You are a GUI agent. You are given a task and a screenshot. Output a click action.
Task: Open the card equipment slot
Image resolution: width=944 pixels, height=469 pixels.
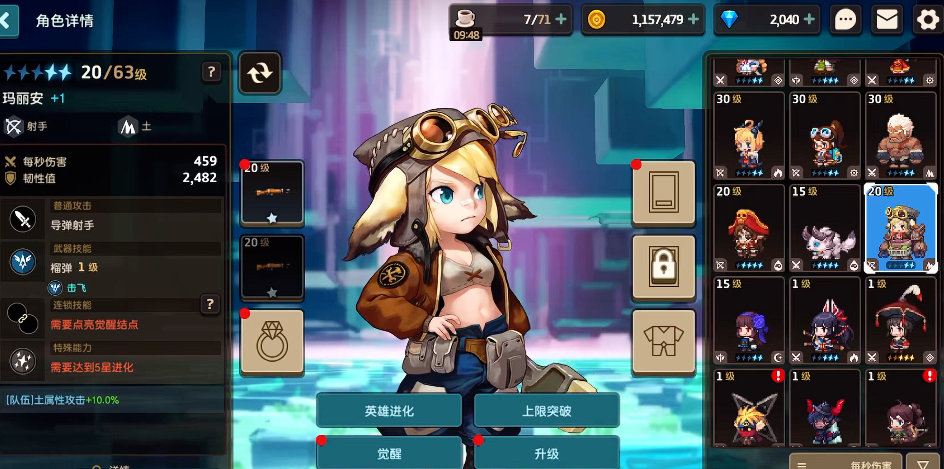(x=663, y=192)
